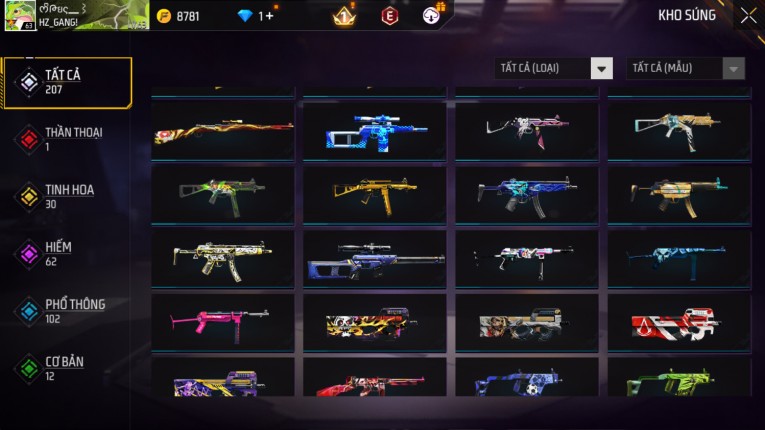Open the gold crown rank icon
This screenshot has width=765, height=430.
click(x=343, y=16)
